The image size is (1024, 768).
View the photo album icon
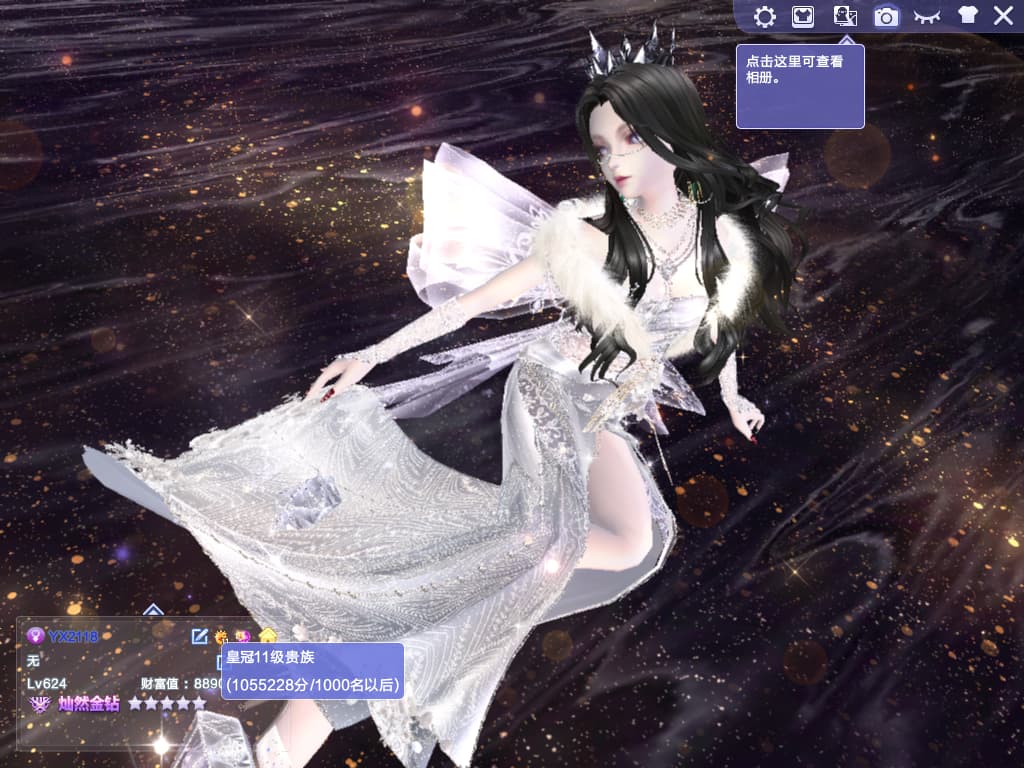(x=845, y=16)
